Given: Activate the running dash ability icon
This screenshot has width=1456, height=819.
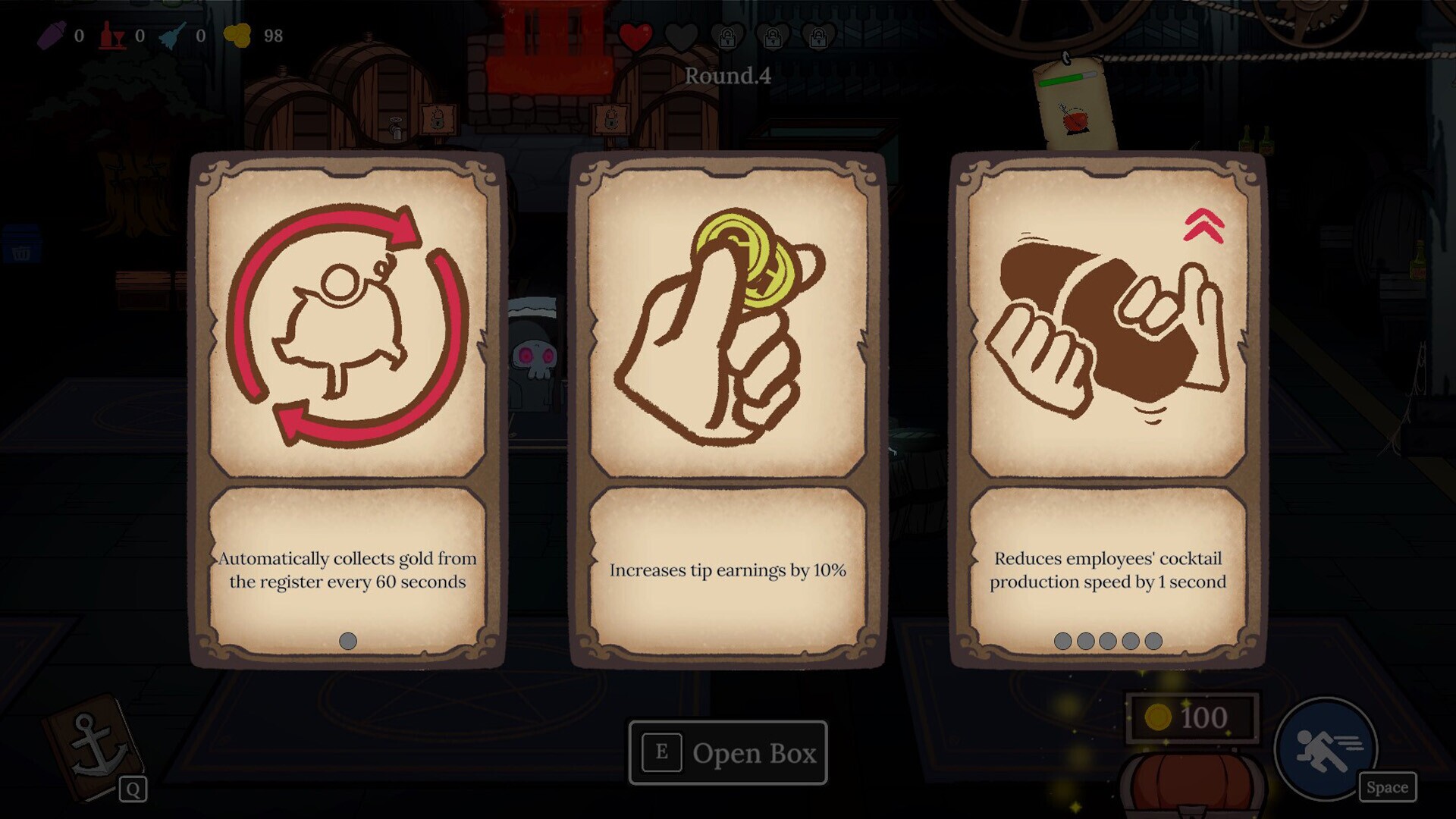Looking at the screenshot, I should 1326,748.
